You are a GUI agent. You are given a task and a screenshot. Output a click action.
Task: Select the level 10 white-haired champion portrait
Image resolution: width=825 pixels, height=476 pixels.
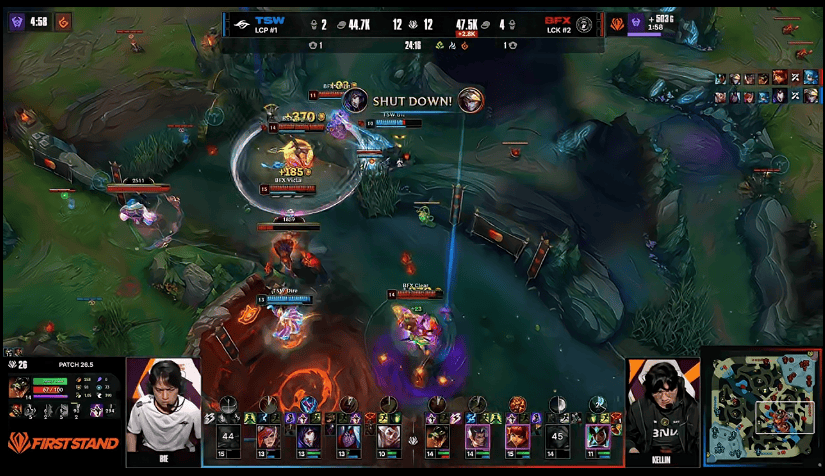point(386,437)
